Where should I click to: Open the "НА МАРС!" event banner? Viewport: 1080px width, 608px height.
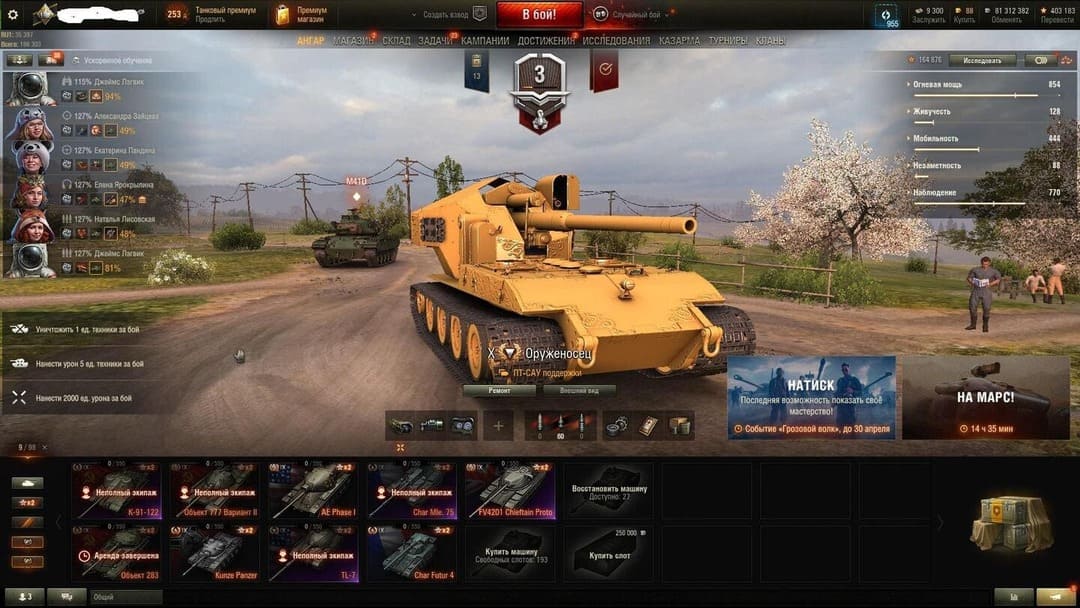985,397
